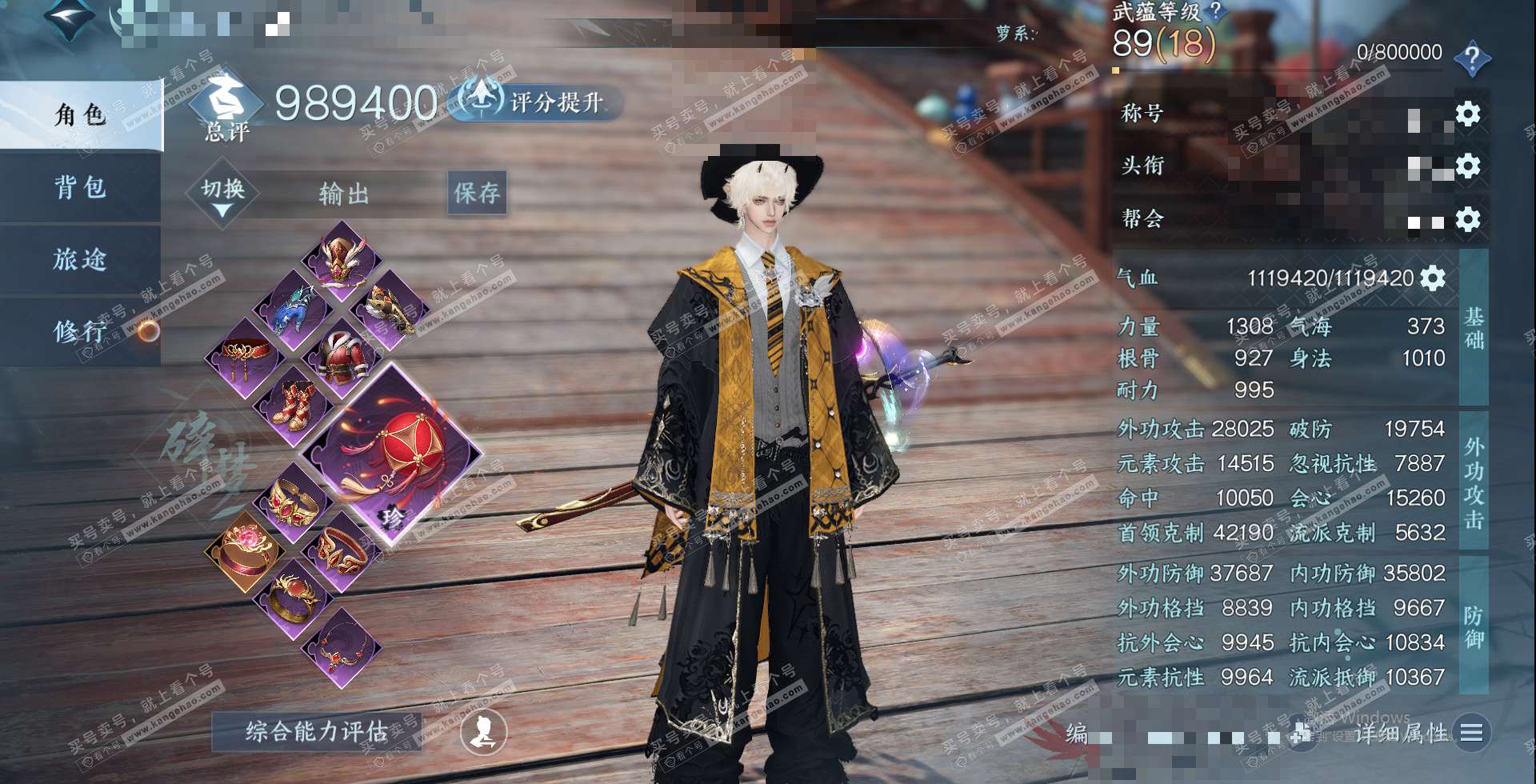This screenshot has height=784, width=1536.
Task: Inspect the red chest armor slot
Action: pyautogui.click(x=343, y=356)
